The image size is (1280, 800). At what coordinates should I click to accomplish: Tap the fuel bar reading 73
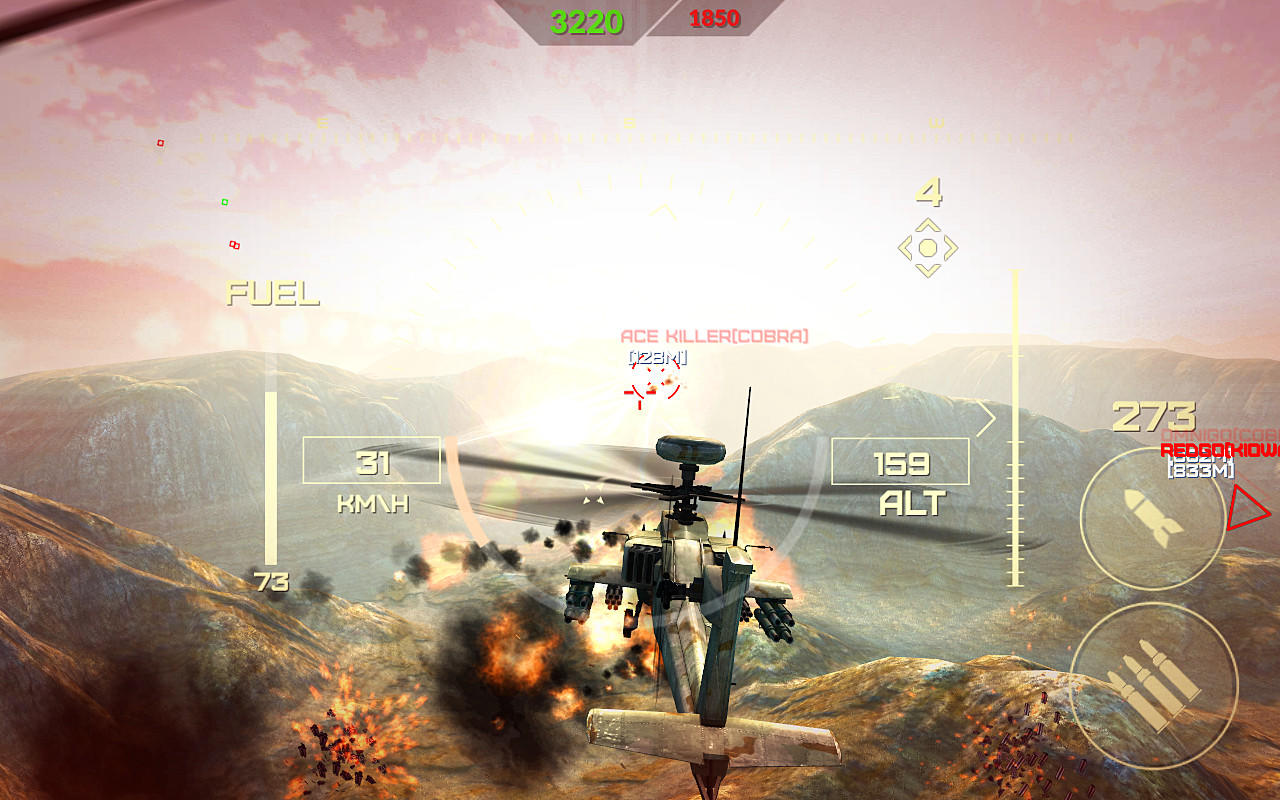pyautogui.click(x=273, y=579)
